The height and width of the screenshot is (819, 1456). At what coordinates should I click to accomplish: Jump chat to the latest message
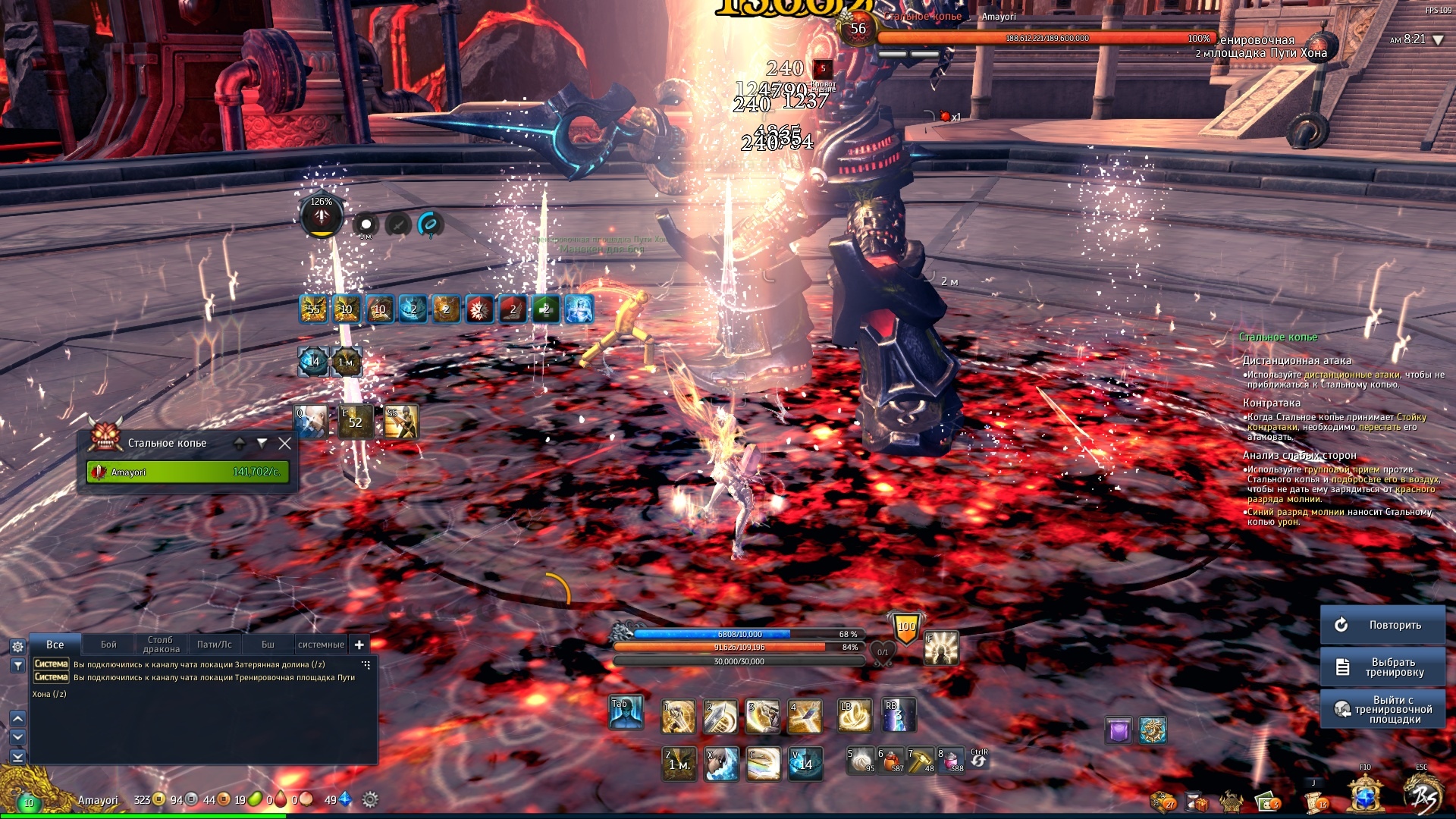pyautogui.click(x=17, y=756)
